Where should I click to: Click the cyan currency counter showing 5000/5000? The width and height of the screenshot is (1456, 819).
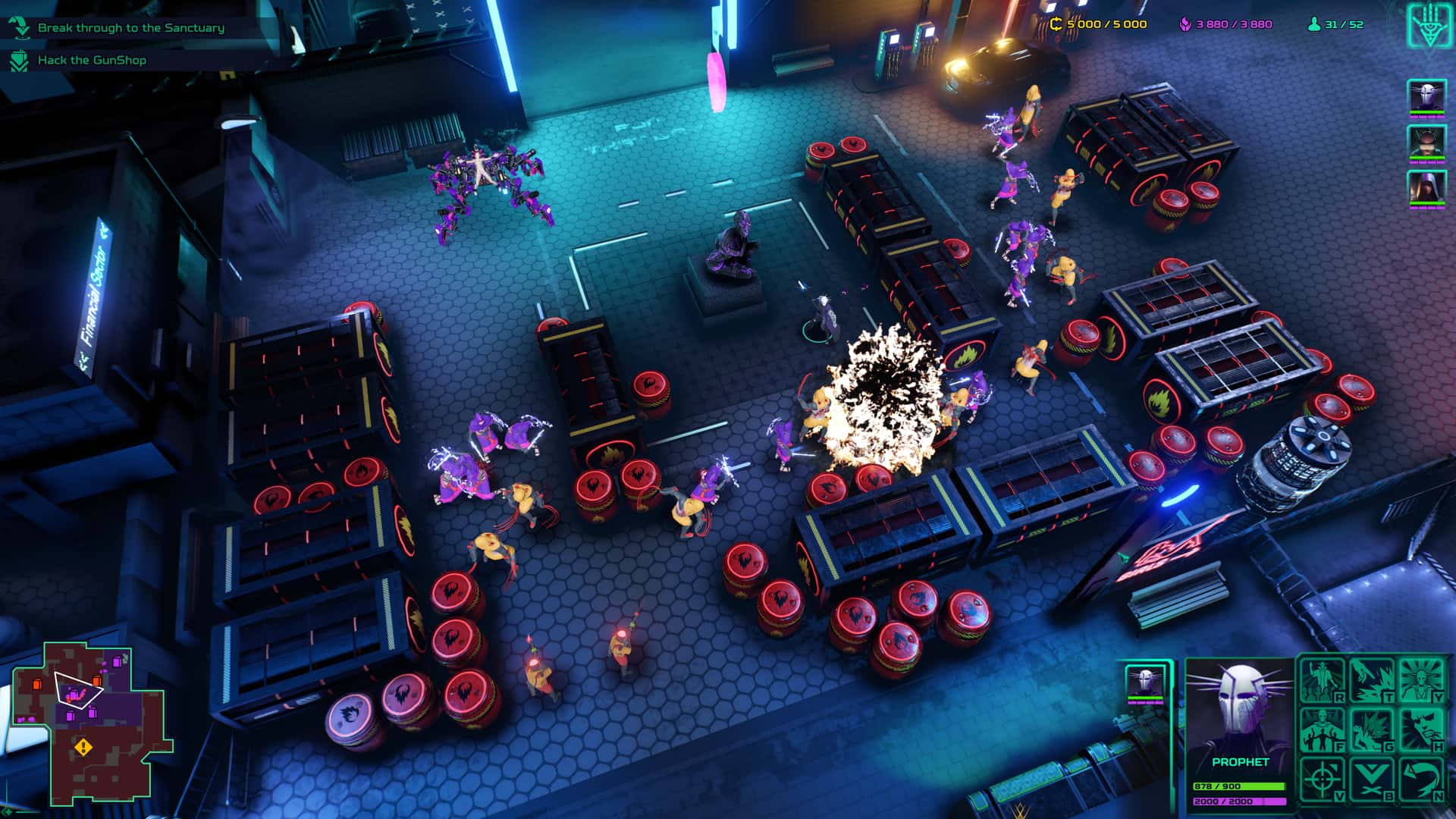pos(1101,24)
